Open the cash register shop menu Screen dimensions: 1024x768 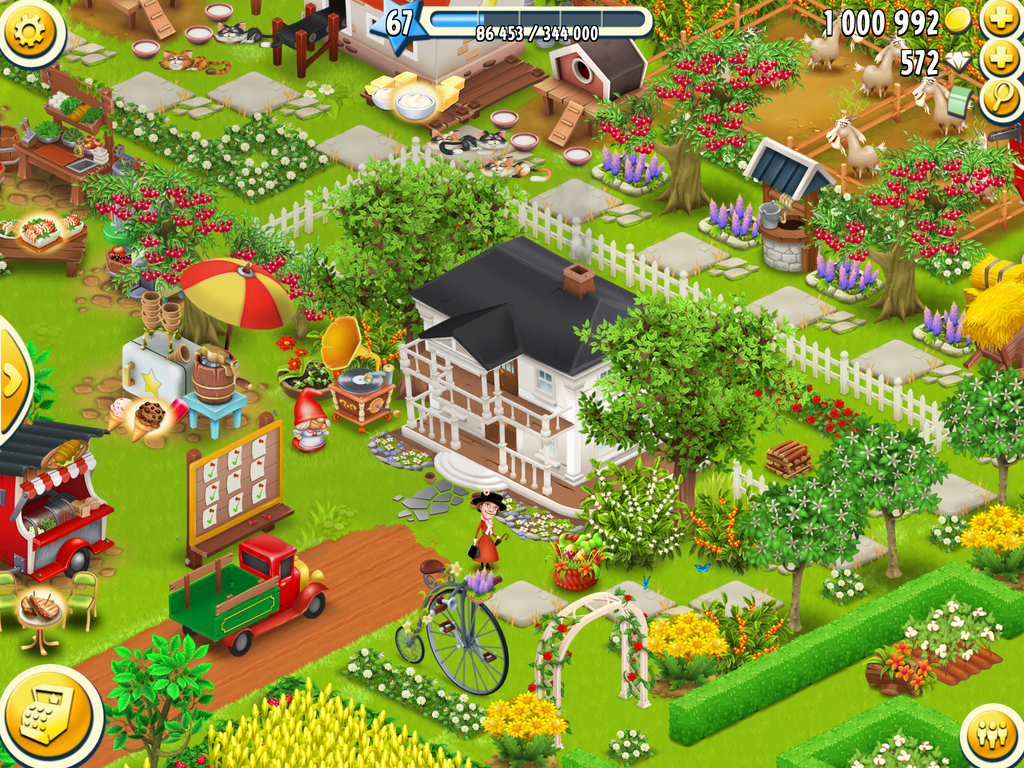pyautogui.click(x=44, y=716)
